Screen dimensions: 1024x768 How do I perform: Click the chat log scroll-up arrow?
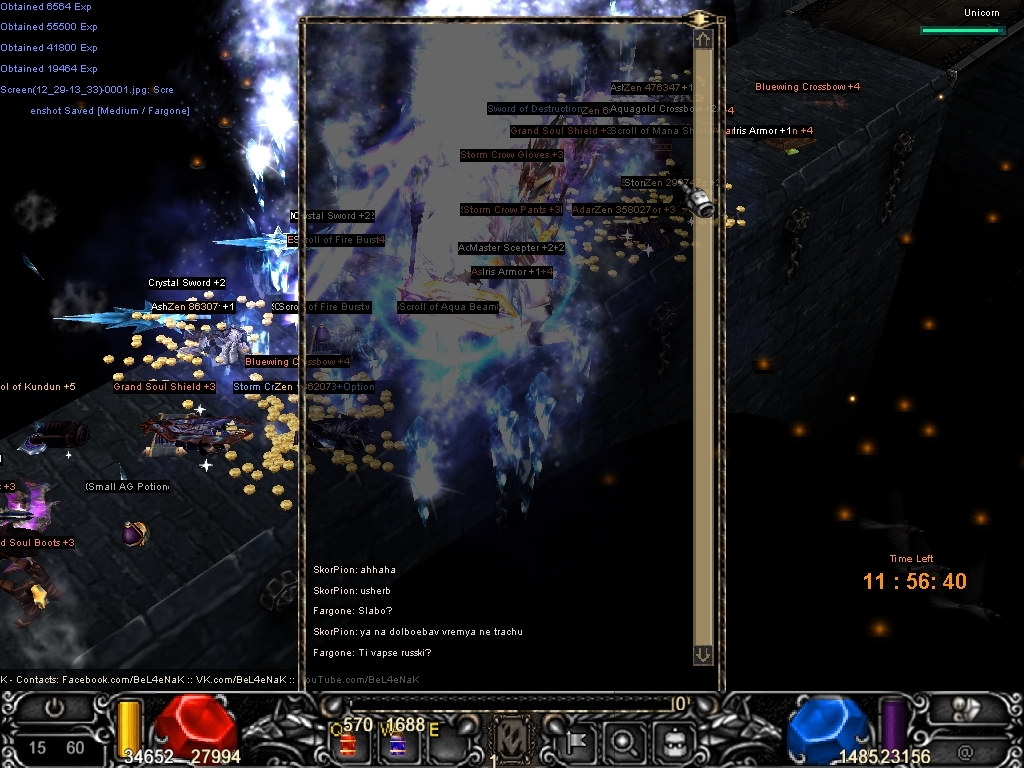[703, 40]
